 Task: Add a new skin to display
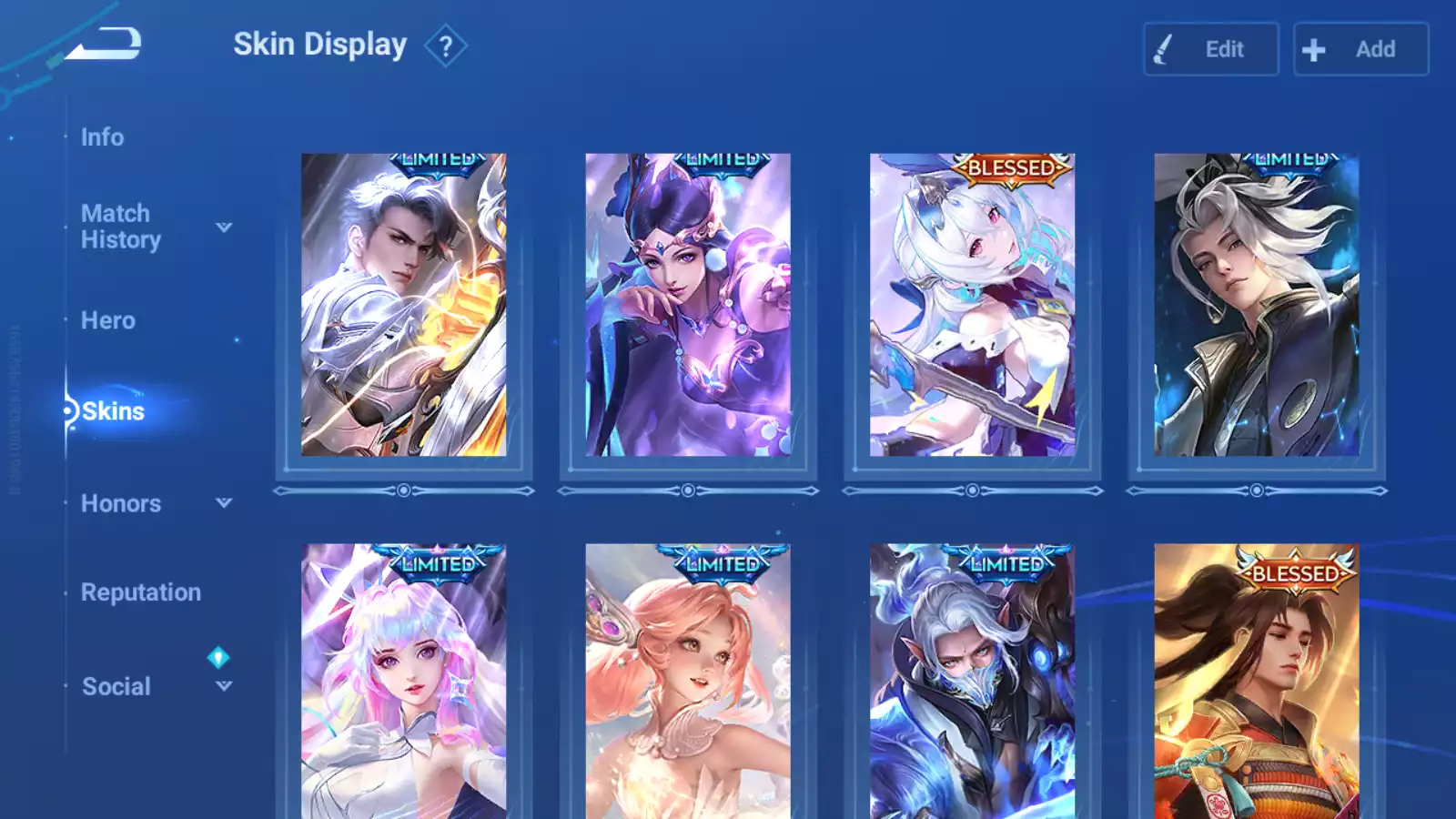(1360, 49)
